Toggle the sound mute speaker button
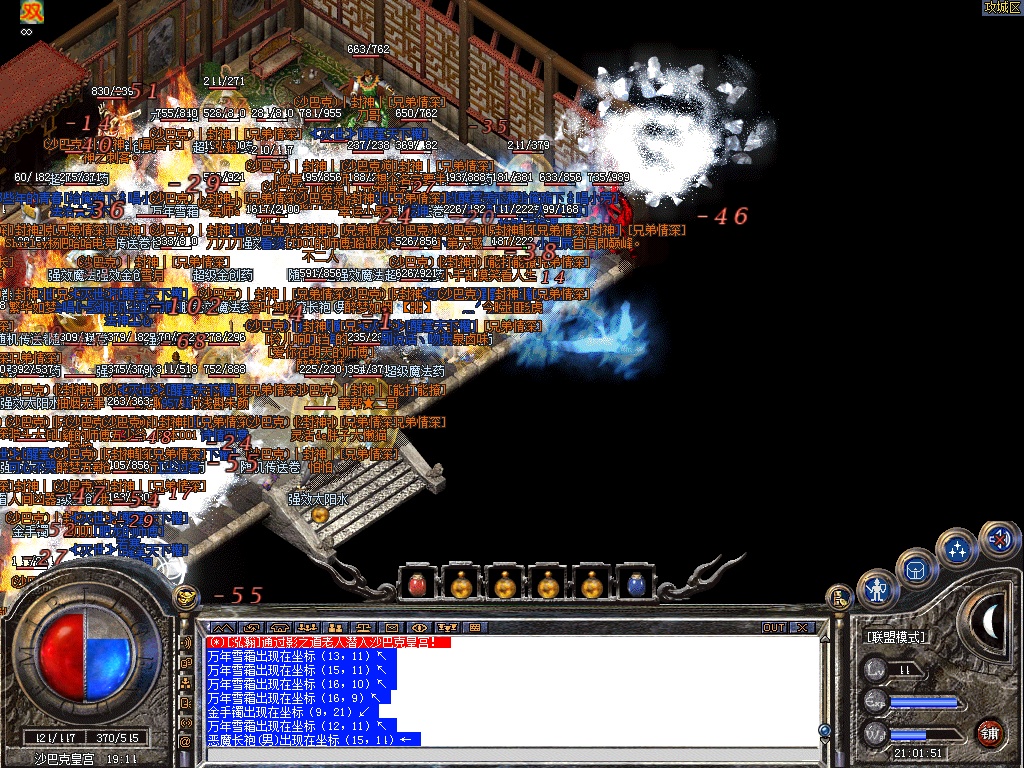Viewport: 1024px width, 768px height. (x=997, y=540)
